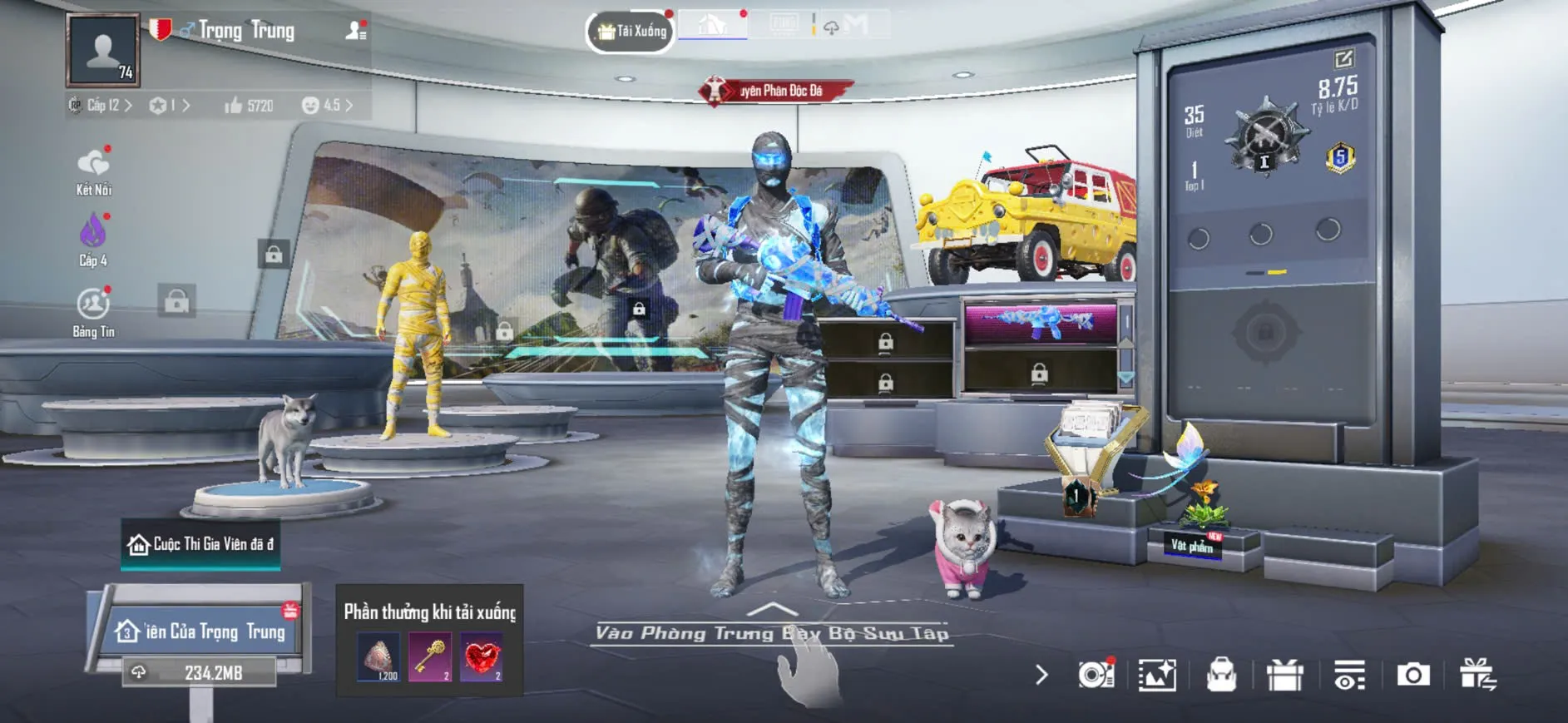Open the backpack inventory icon
This screenshot has height=723, width=1568.
tap(1221, 675)
